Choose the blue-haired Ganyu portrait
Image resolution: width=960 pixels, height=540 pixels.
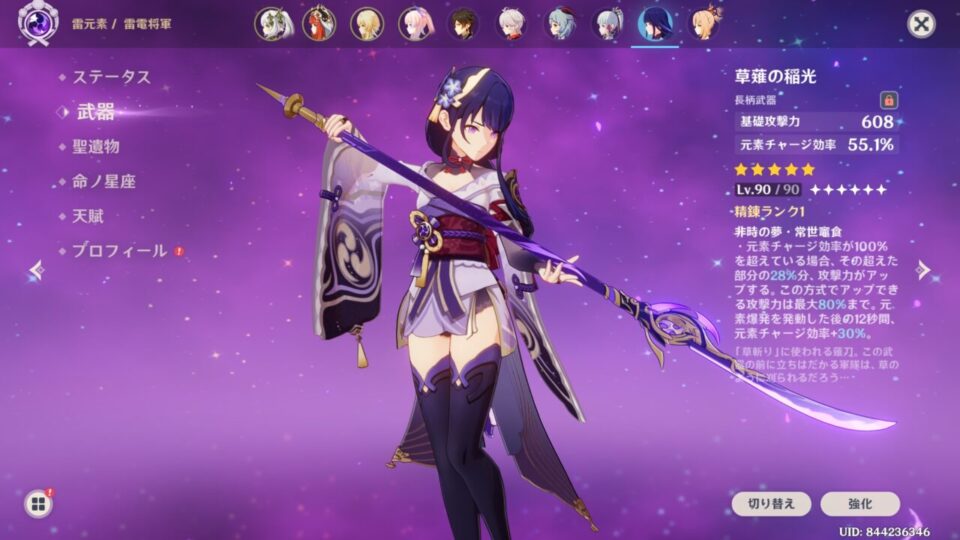click(x=560, y=24)
